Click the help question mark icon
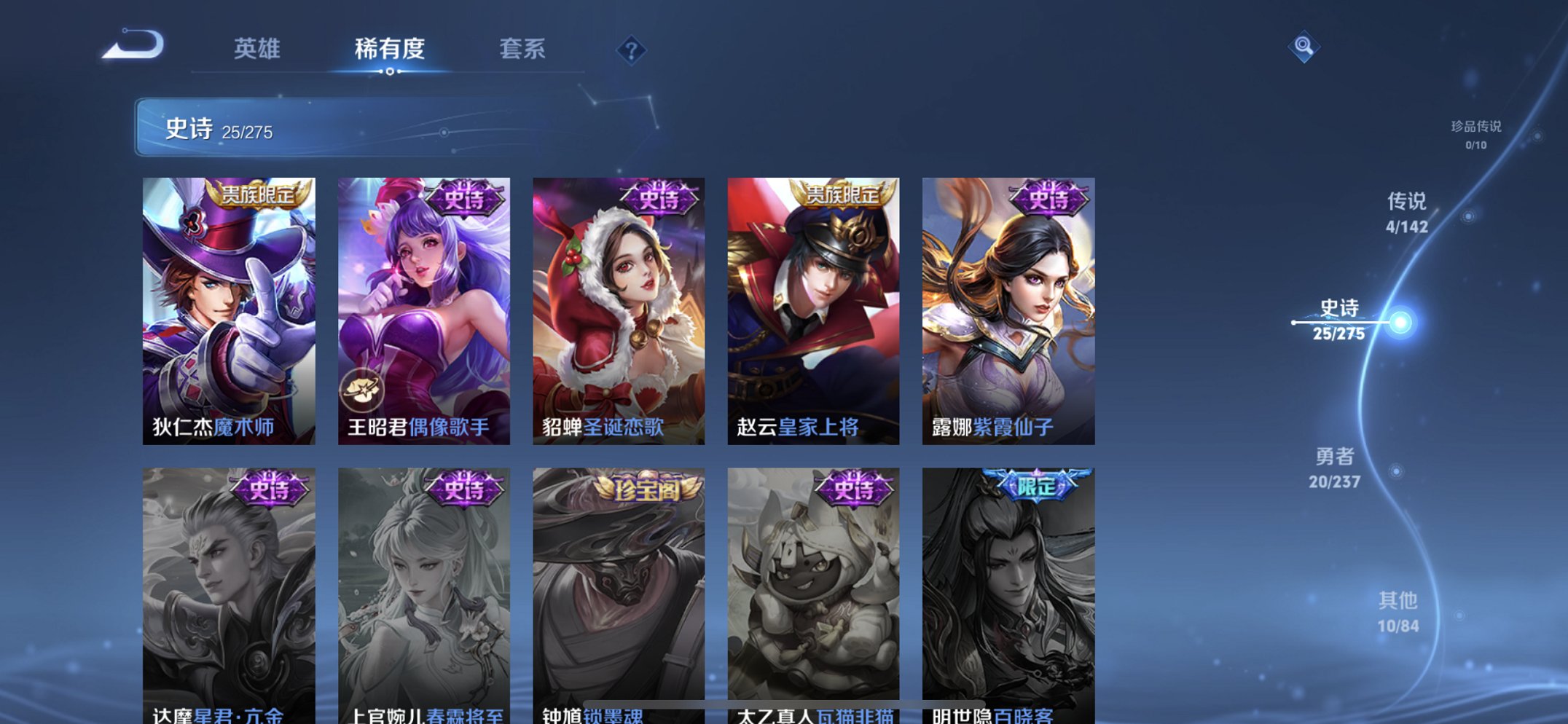The width and height of the screenshot is (1568, 724). pos(632,50)
